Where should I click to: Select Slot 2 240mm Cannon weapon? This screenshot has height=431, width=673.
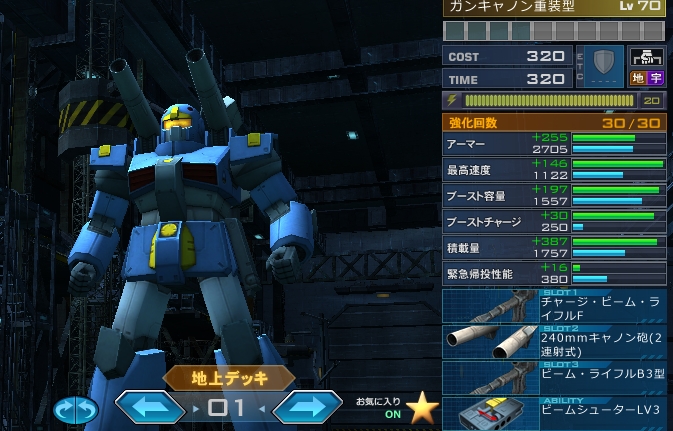pyautogui.click(x=554, y=343)
